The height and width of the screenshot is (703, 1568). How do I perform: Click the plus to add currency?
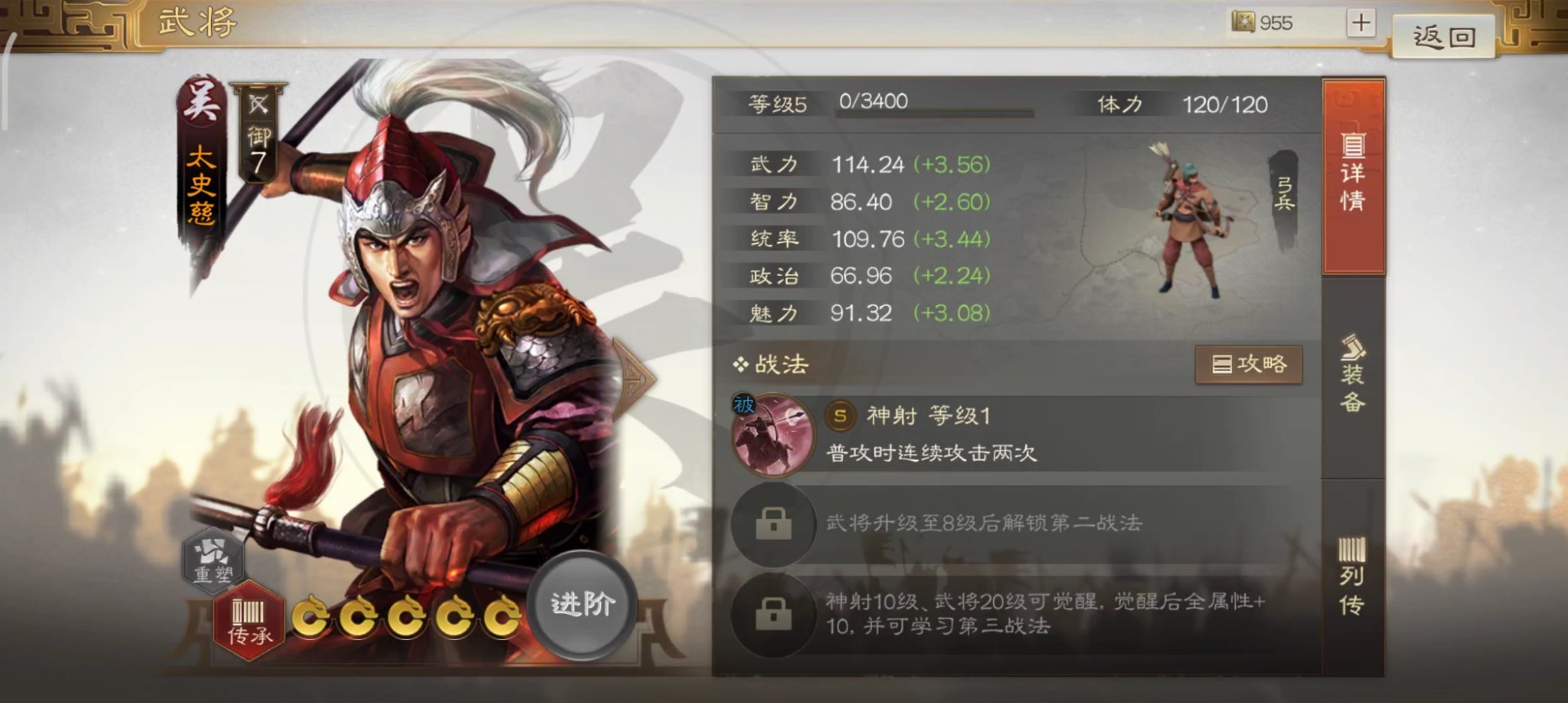[x=1359, y=23]
